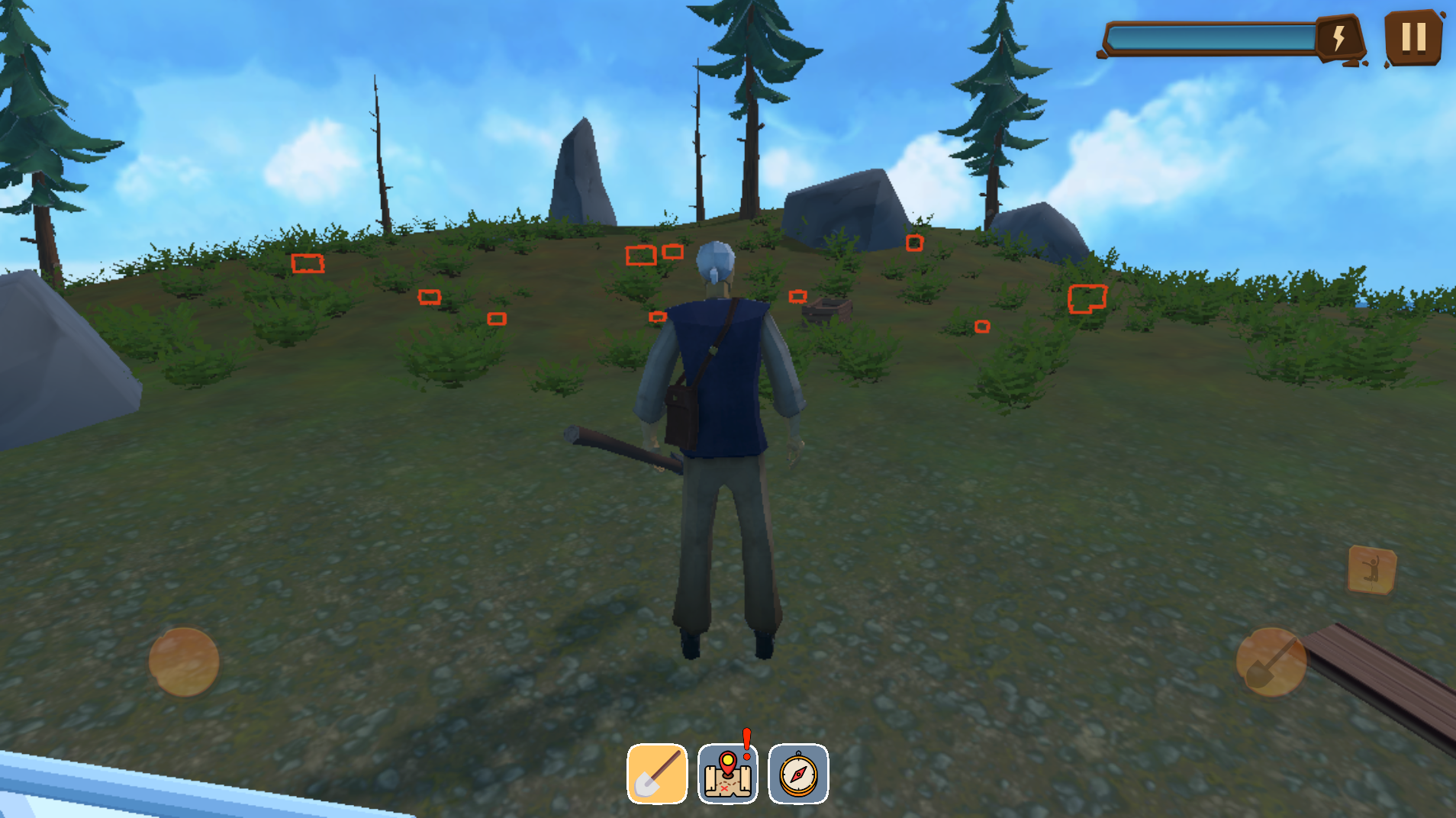Viewport: 1456px width, 818px height.
Task: Tap the map pin marker on the map icon
Action: tap(729, 763)
